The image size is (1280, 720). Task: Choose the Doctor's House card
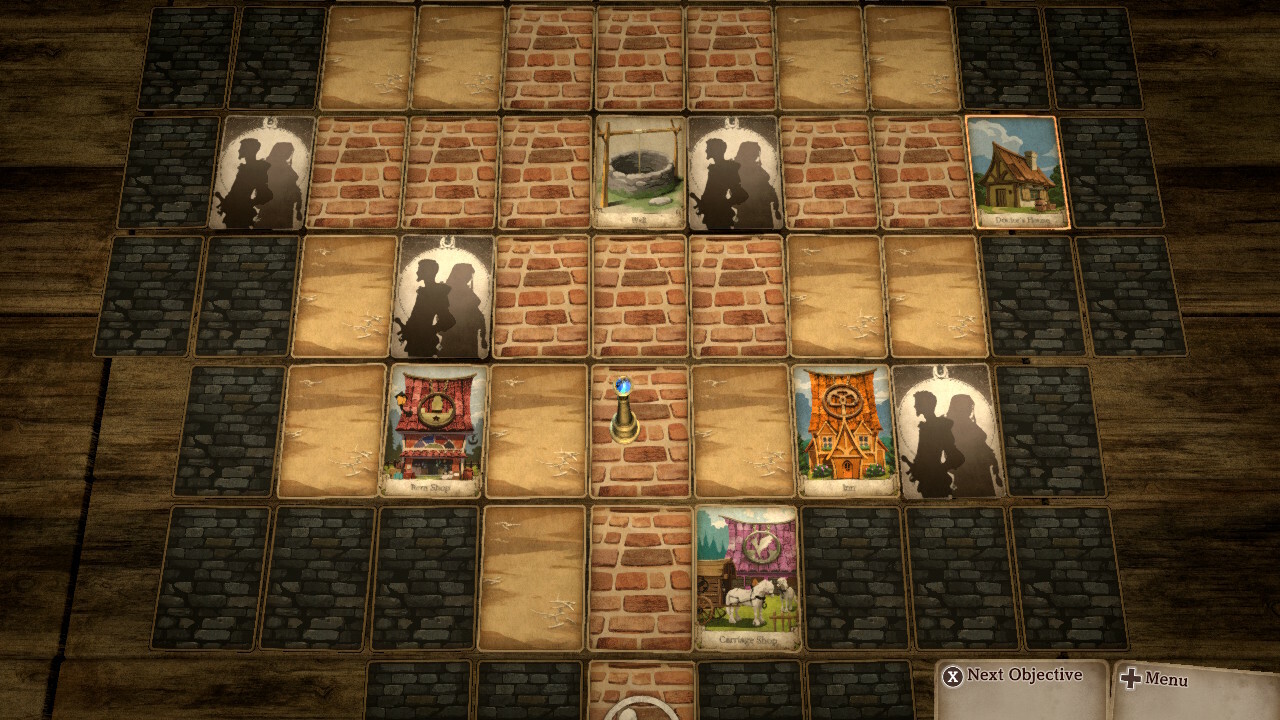(1018, 172)
